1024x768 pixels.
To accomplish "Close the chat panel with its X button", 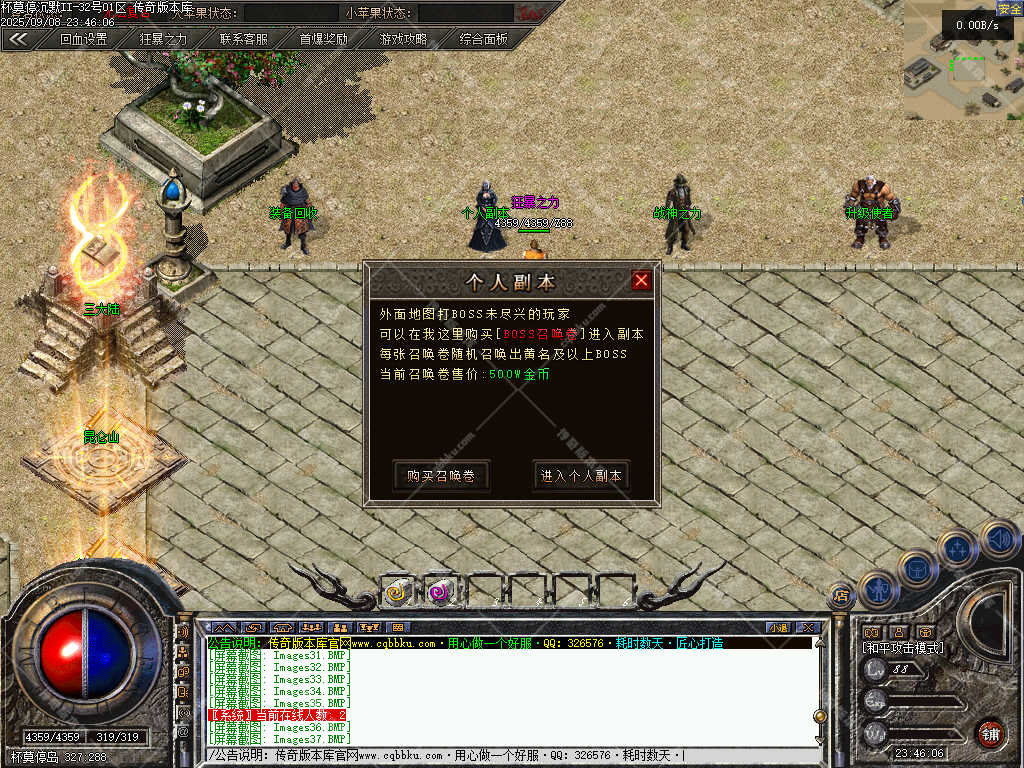I will click(809, 627).
